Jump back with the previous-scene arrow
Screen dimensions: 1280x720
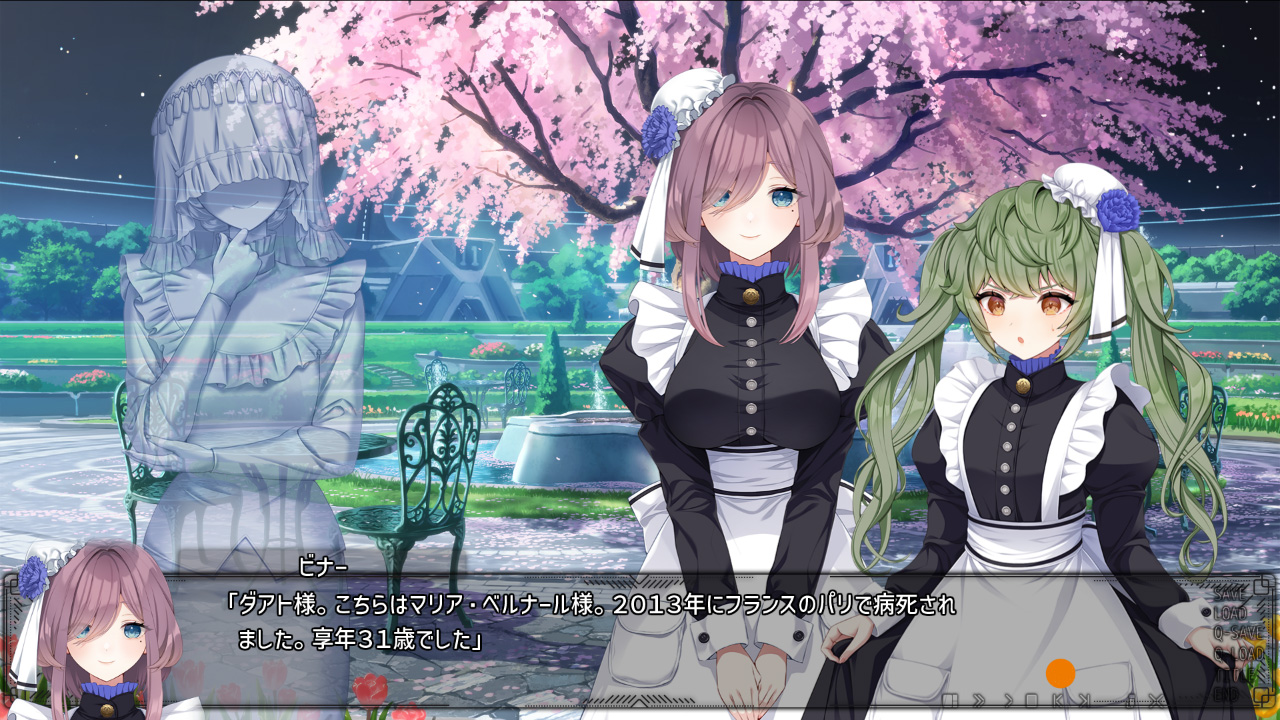[1058, 699]
